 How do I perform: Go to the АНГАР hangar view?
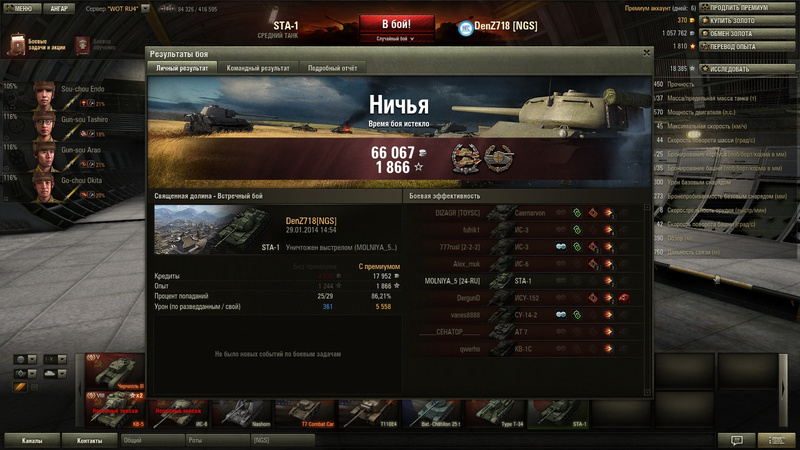tap(58, 8)
